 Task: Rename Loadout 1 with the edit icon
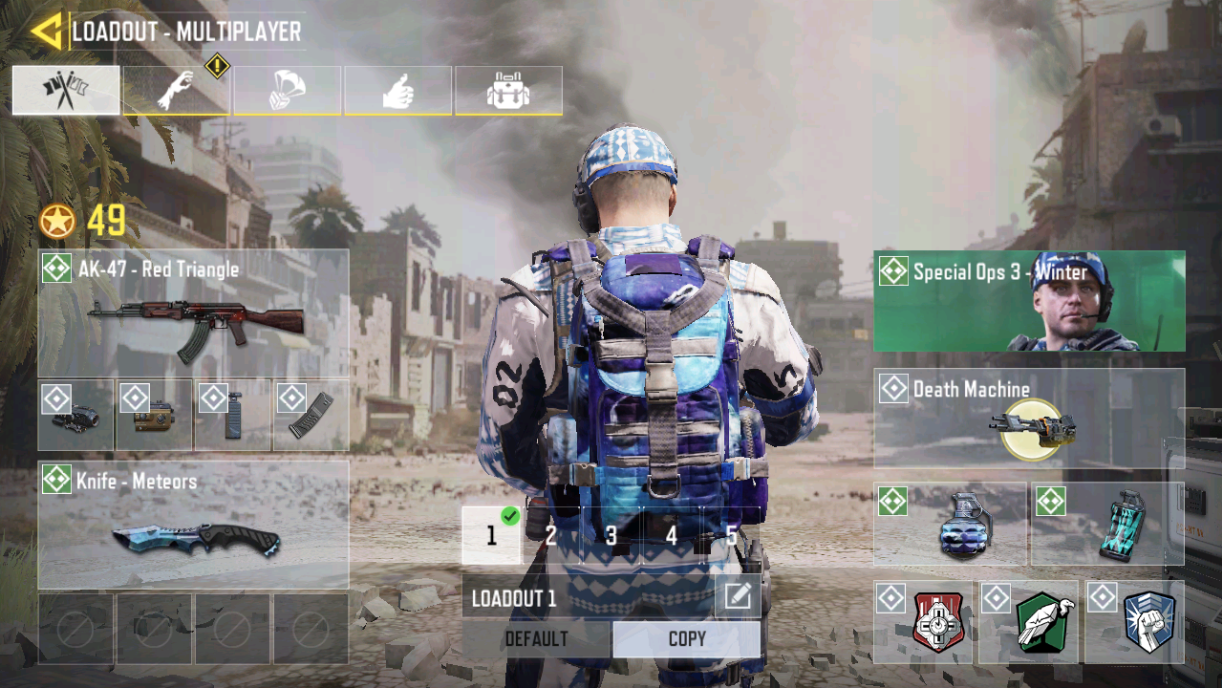737,597
